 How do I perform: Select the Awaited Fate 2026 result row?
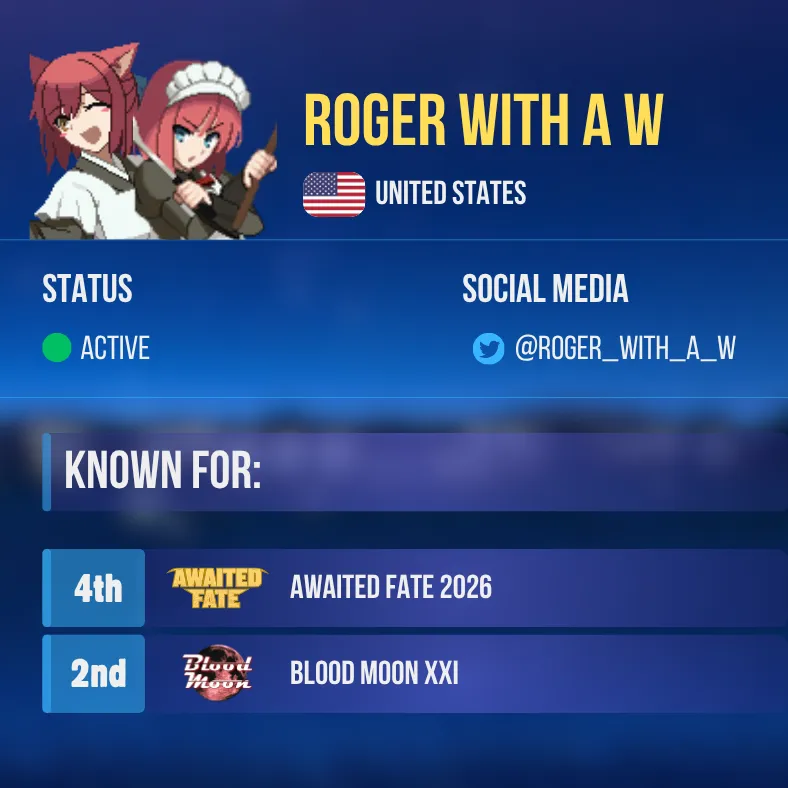414,587
